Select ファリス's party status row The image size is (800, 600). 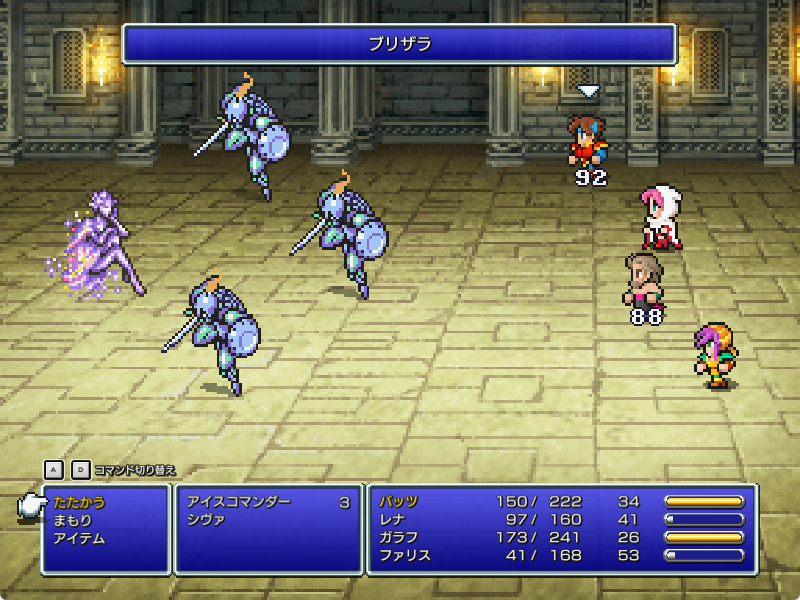click(560, 556)
